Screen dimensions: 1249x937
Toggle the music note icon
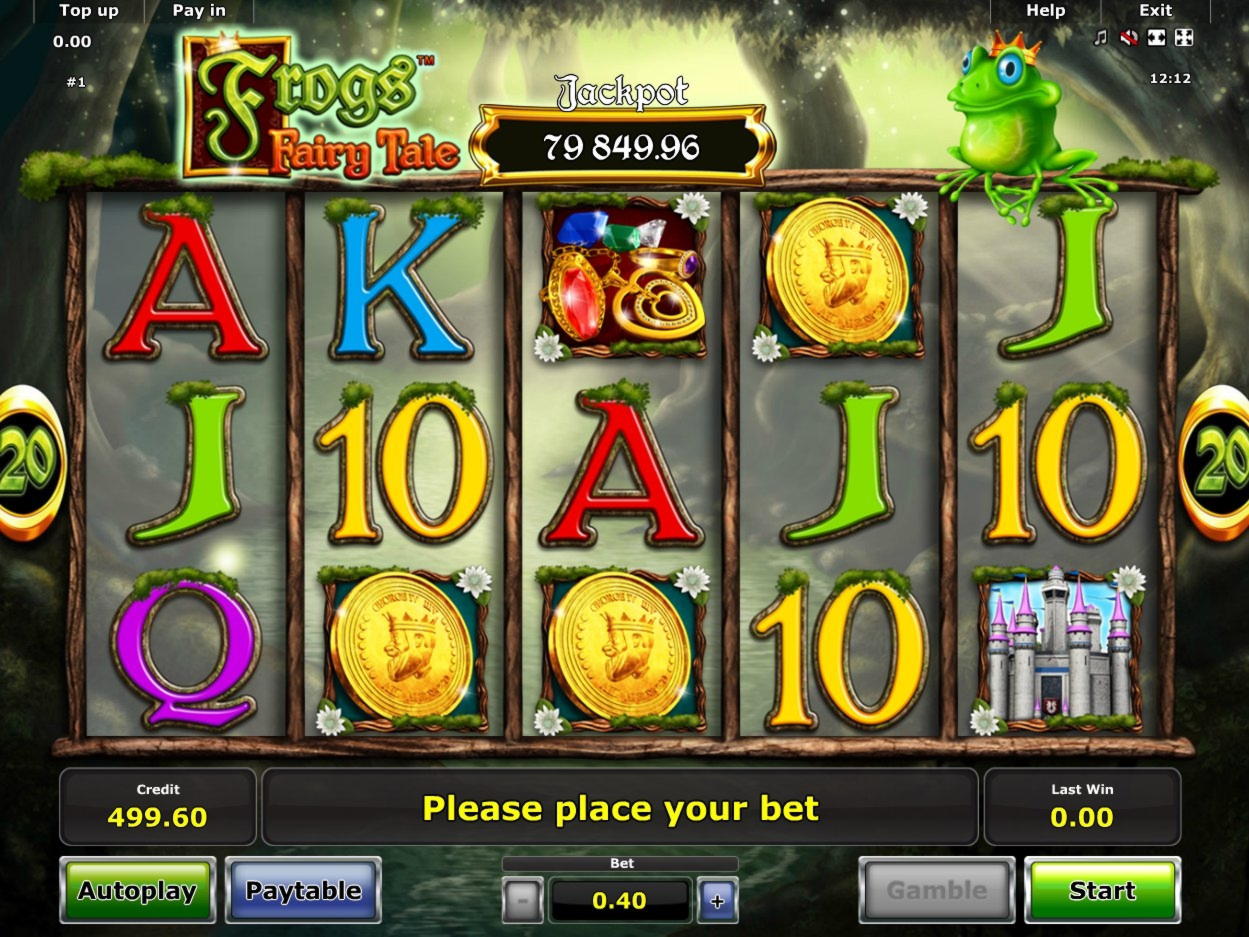coord(1101,38)
